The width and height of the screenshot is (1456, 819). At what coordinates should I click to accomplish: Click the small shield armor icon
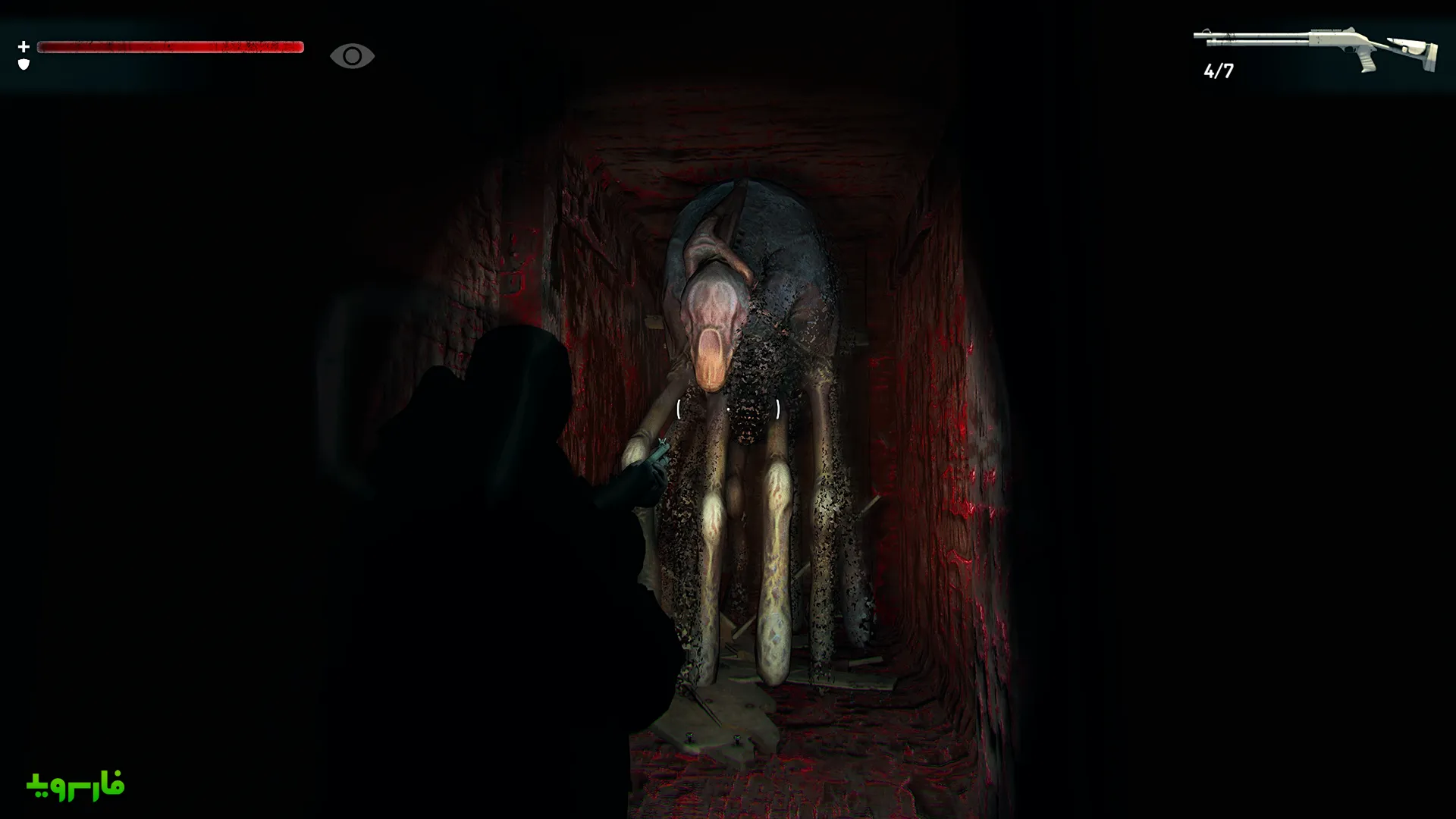click(x=24, y=64)
